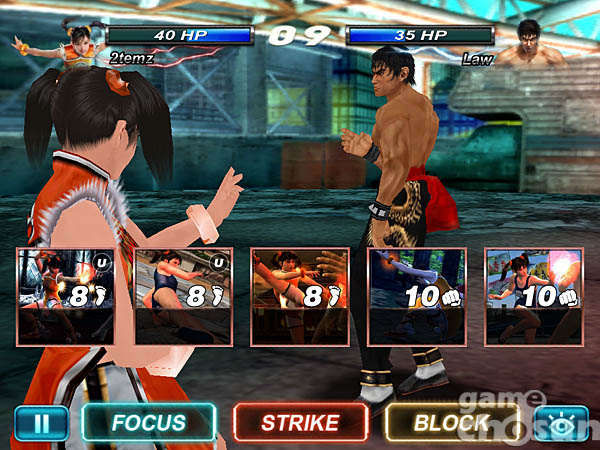Pause the match

click(x=42, y=423)
